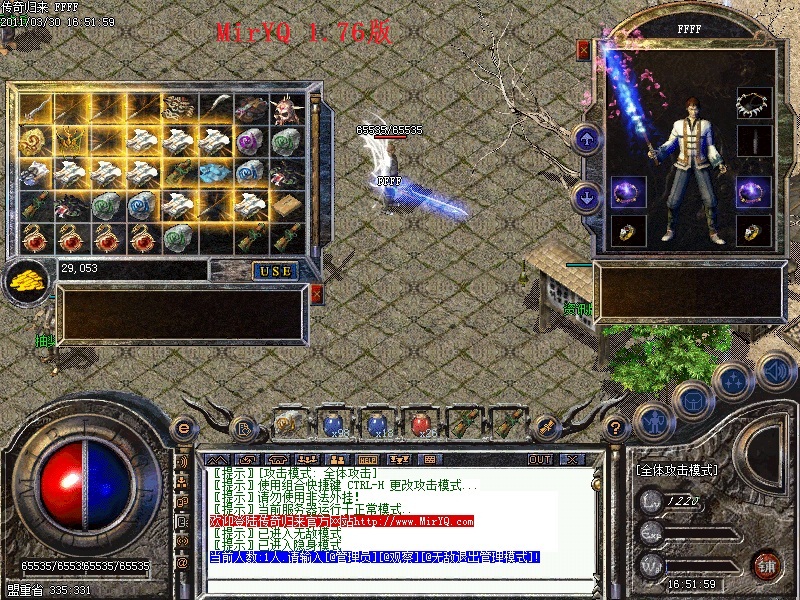Screen dimensions: 800x600
Task: Click the HELP button above chat
Action: click(x=368, y=459)
